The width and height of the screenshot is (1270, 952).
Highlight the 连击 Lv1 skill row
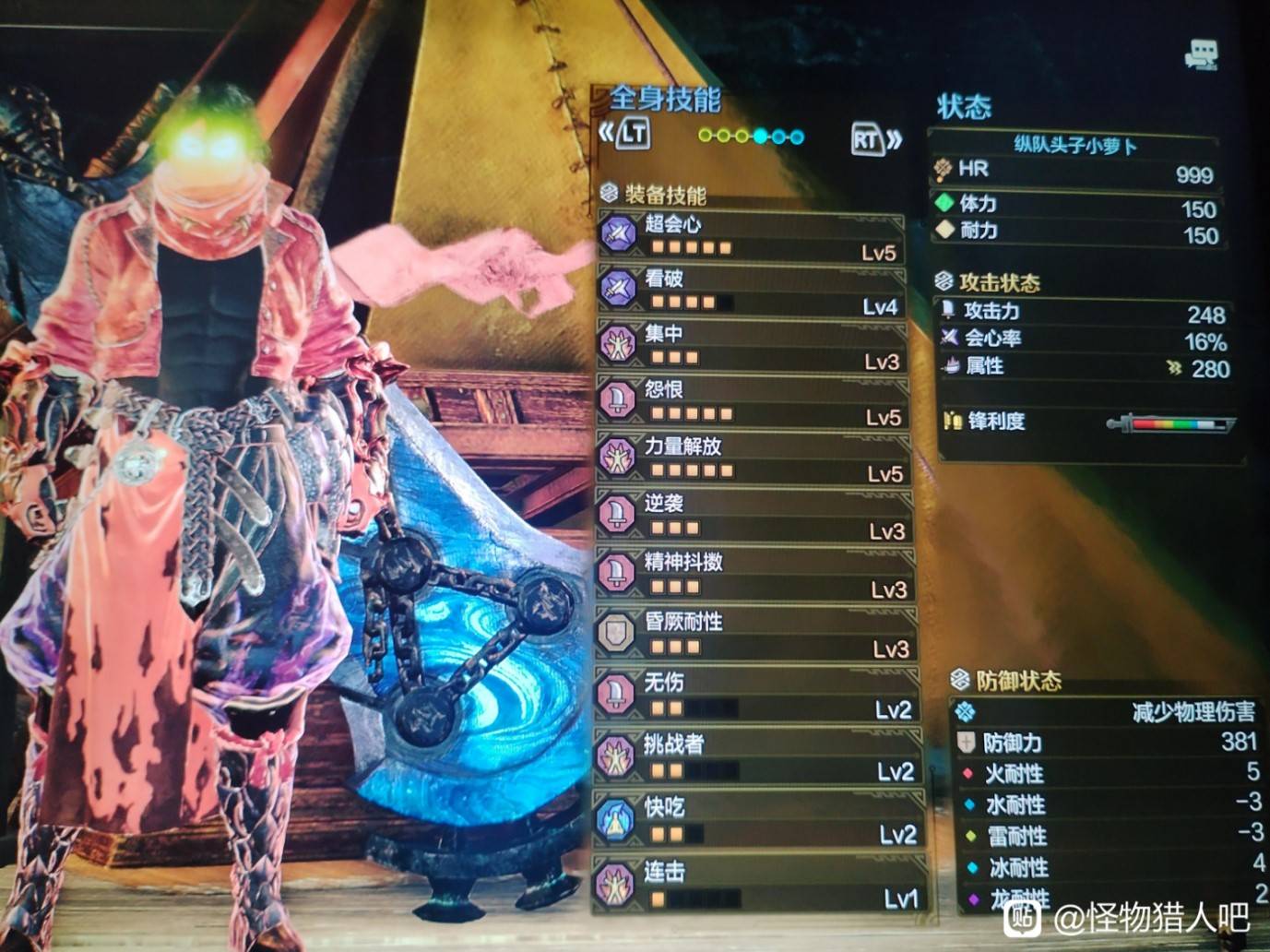[762, 884]
